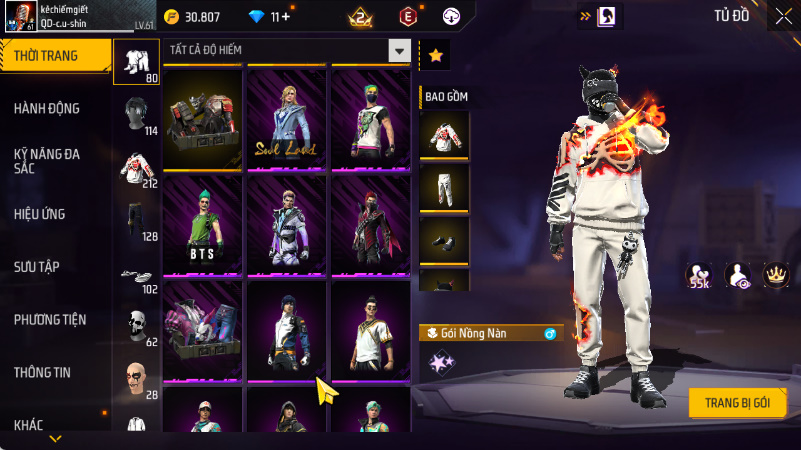Close the wardrobe with the X button
The width and height of the screenshot is (801, 450).
[x=782, y=16]
